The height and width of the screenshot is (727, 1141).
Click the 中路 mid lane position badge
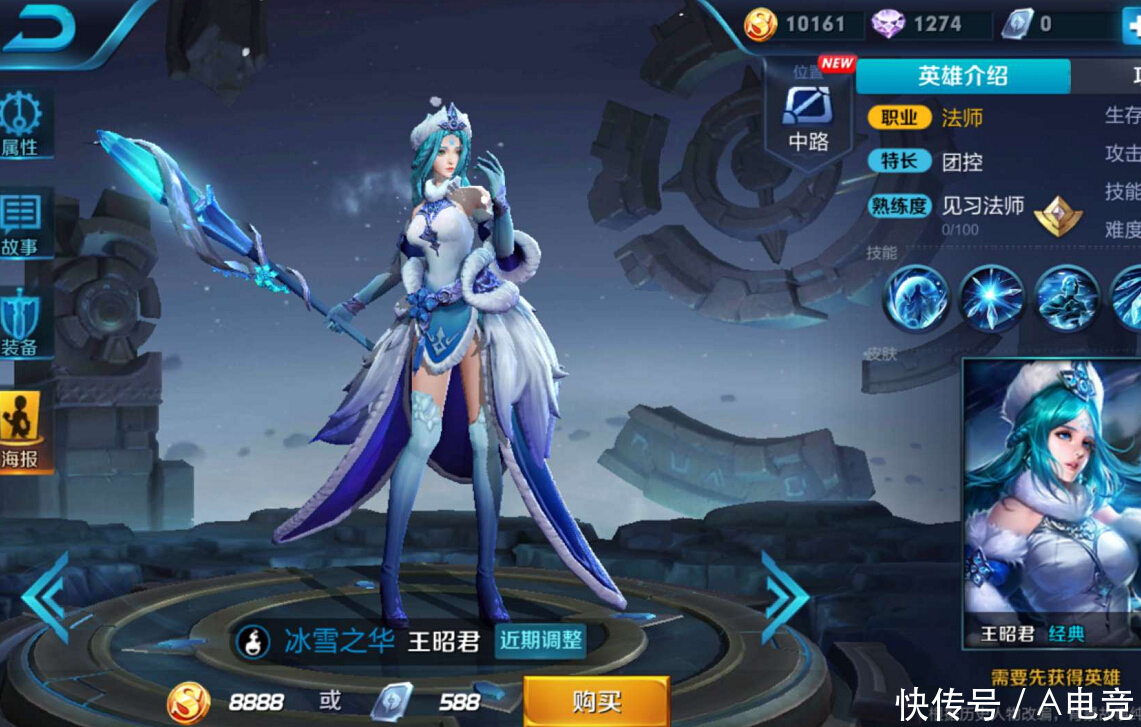click(808, 116)
